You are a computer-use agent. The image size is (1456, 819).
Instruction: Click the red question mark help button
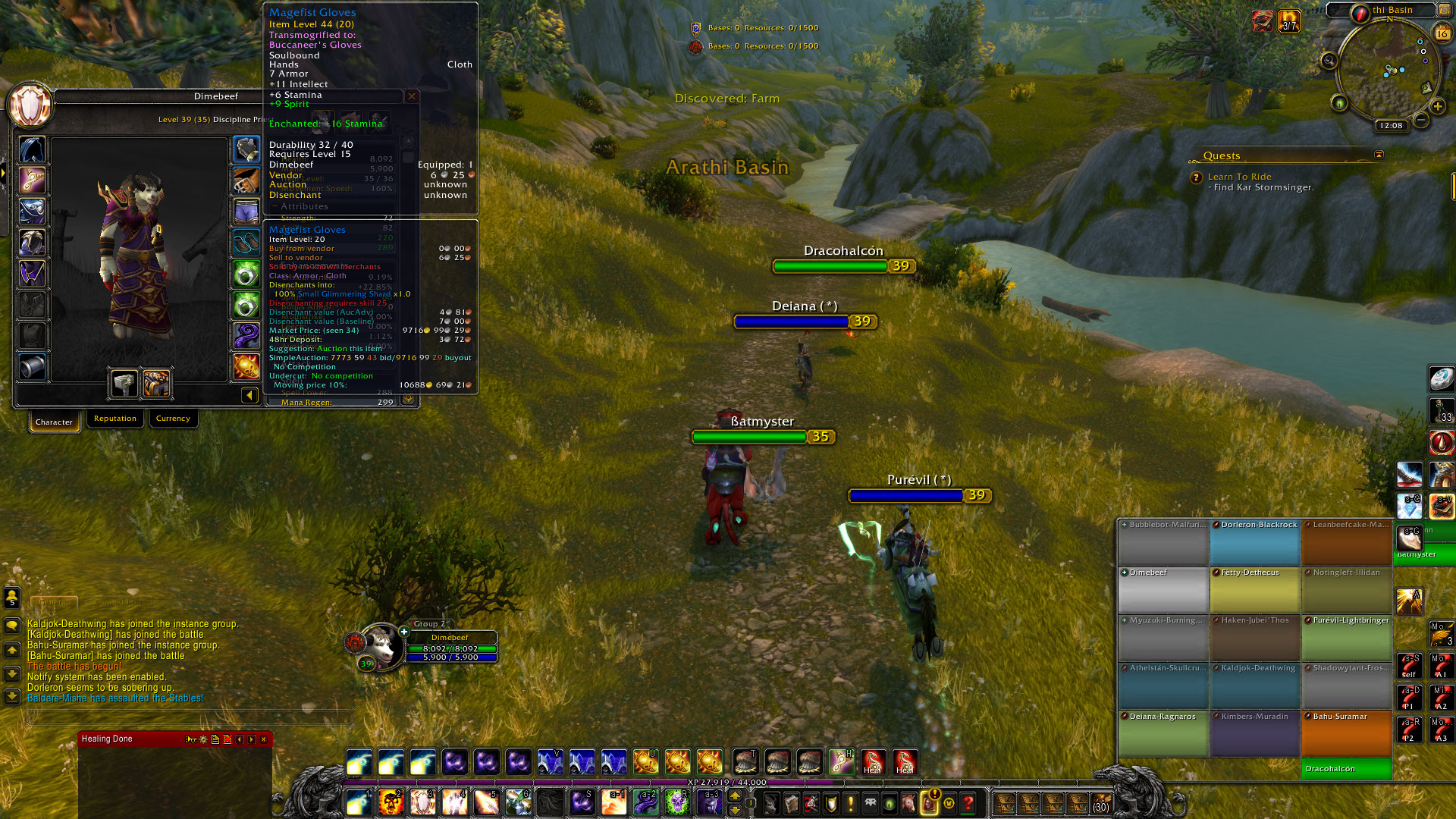point(968,802)
